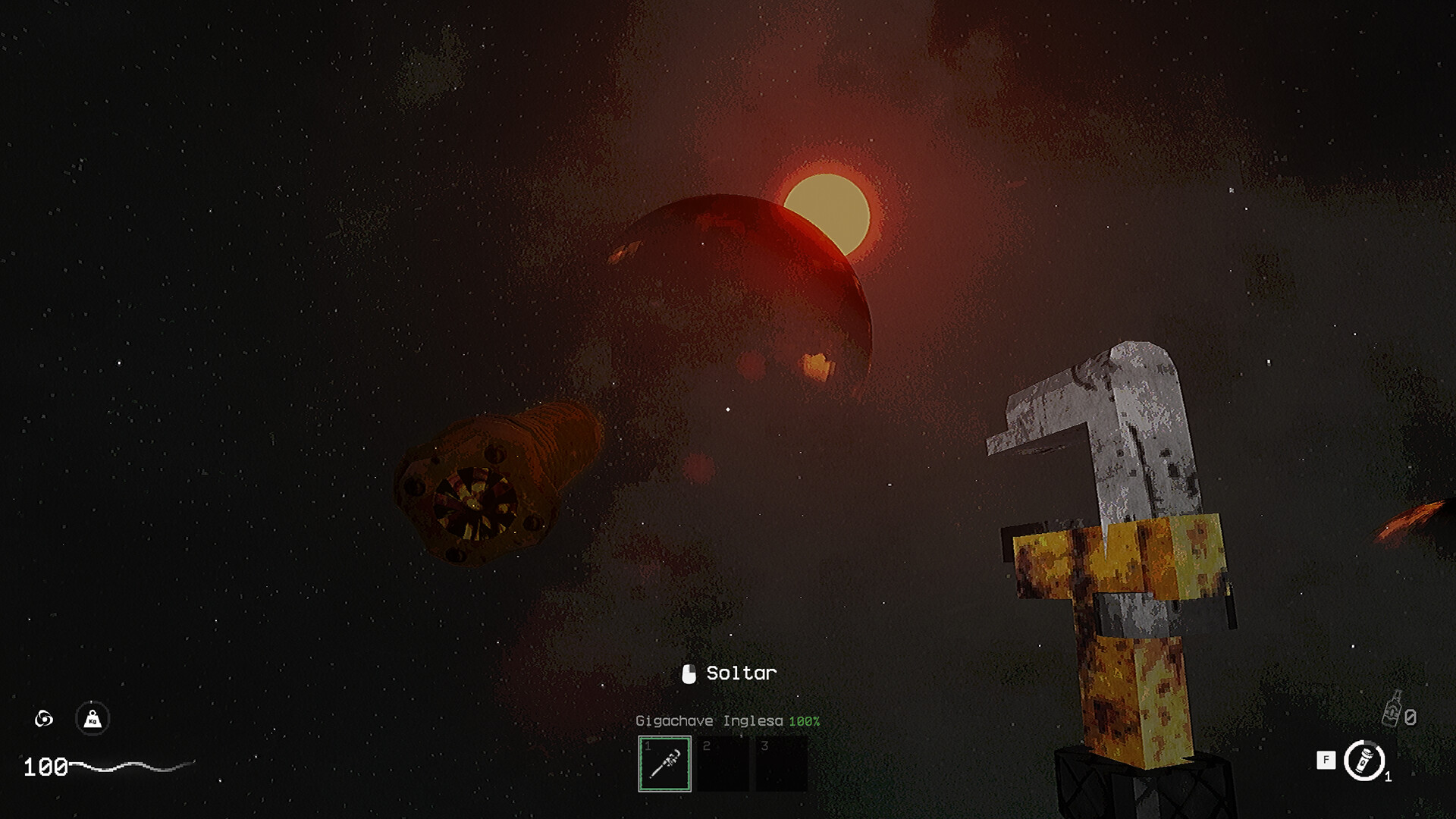Click the kg weight icon
The width and height of the screenshot is (1456, 819).
pos(93,718)
